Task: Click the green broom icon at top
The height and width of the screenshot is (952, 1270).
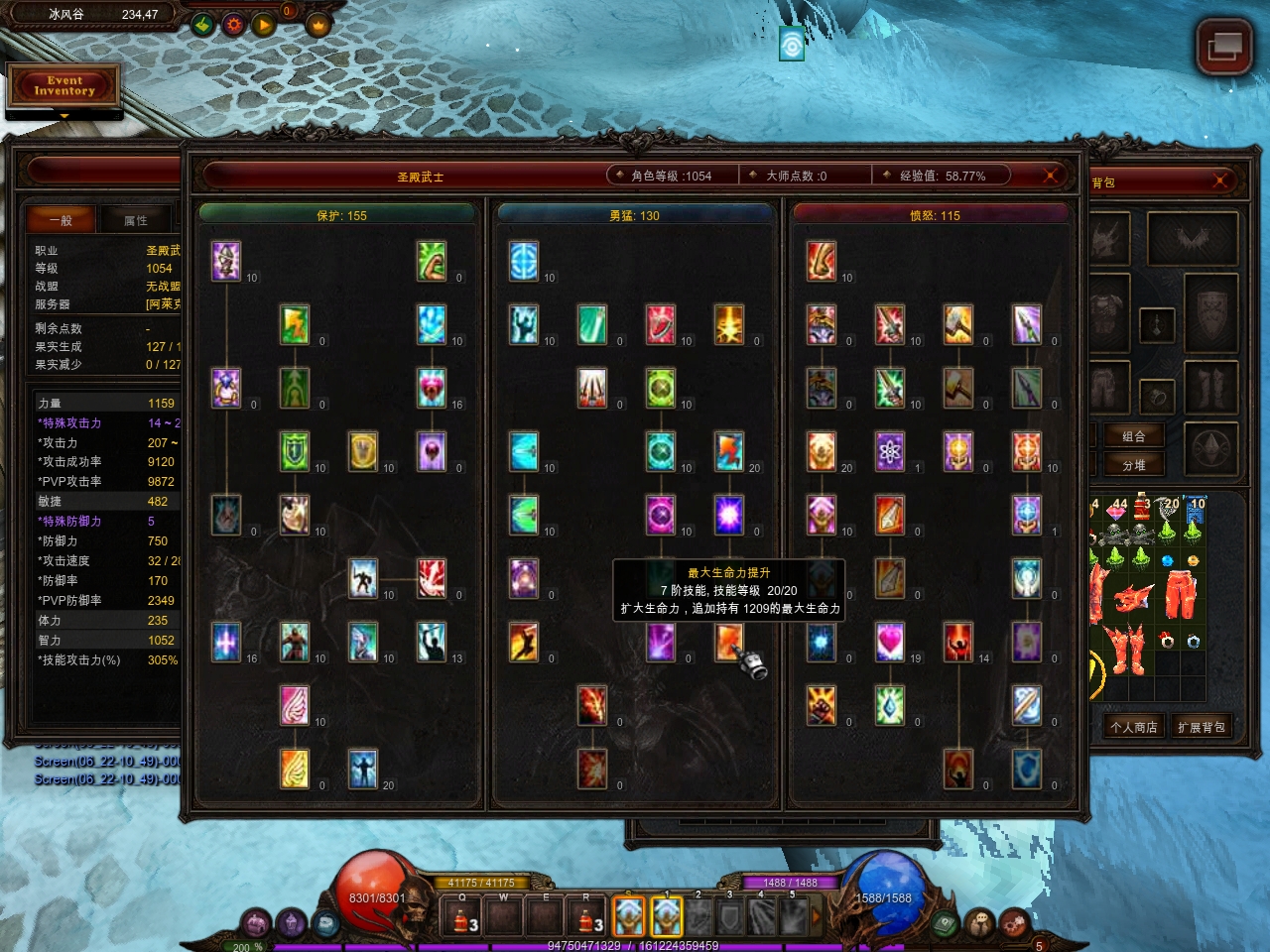Action: pos(202,24)
